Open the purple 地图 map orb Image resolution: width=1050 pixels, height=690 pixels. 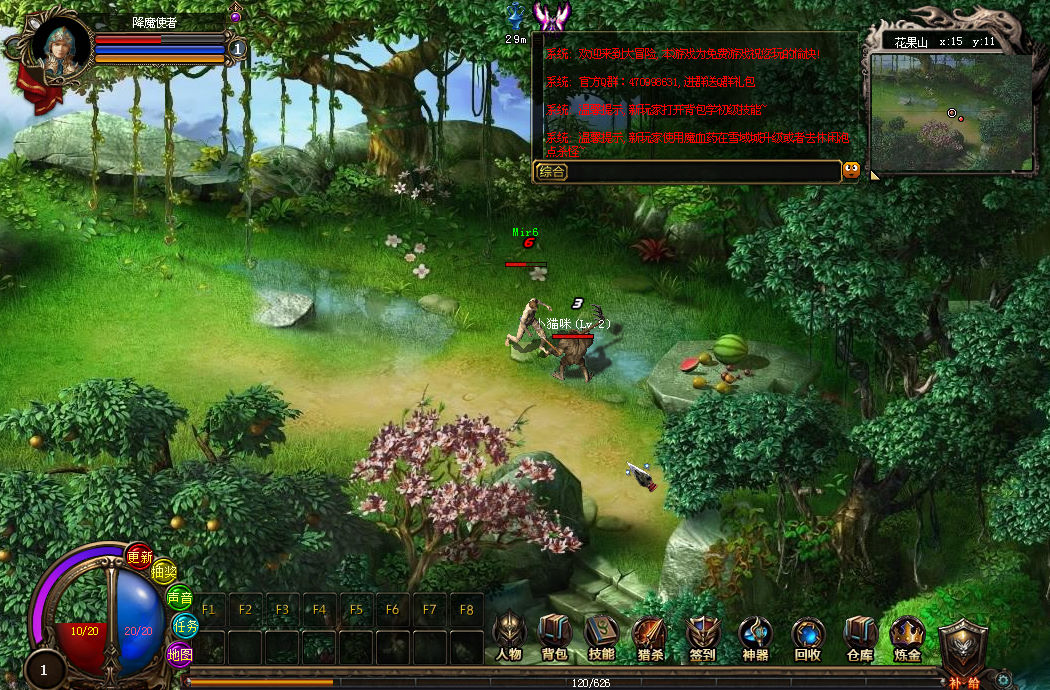tap(179, 655)
